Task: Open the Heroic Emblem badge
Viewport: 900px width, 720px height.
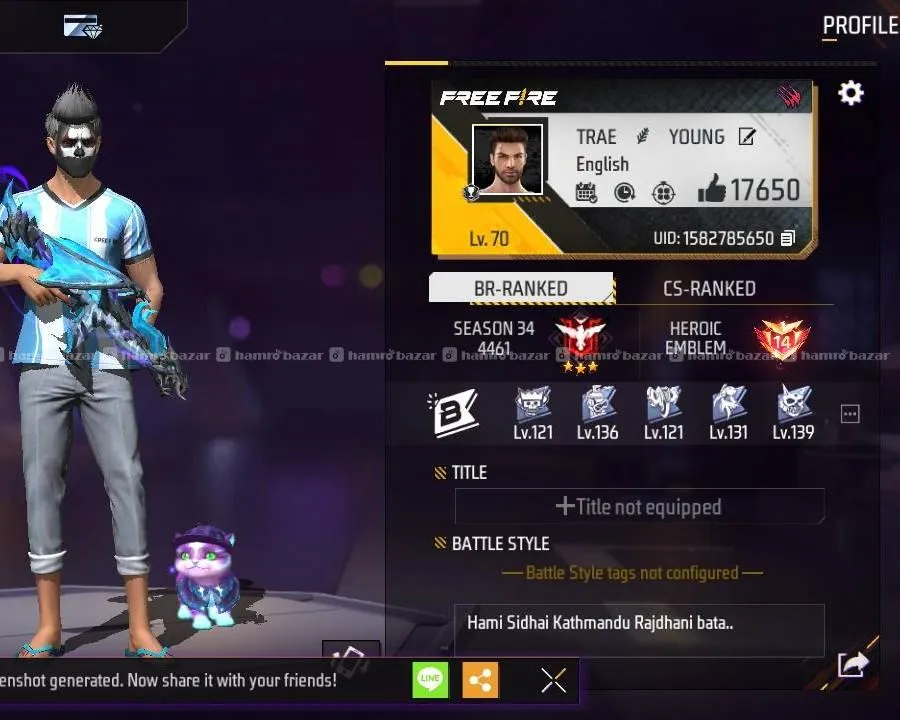Action: 781,340
